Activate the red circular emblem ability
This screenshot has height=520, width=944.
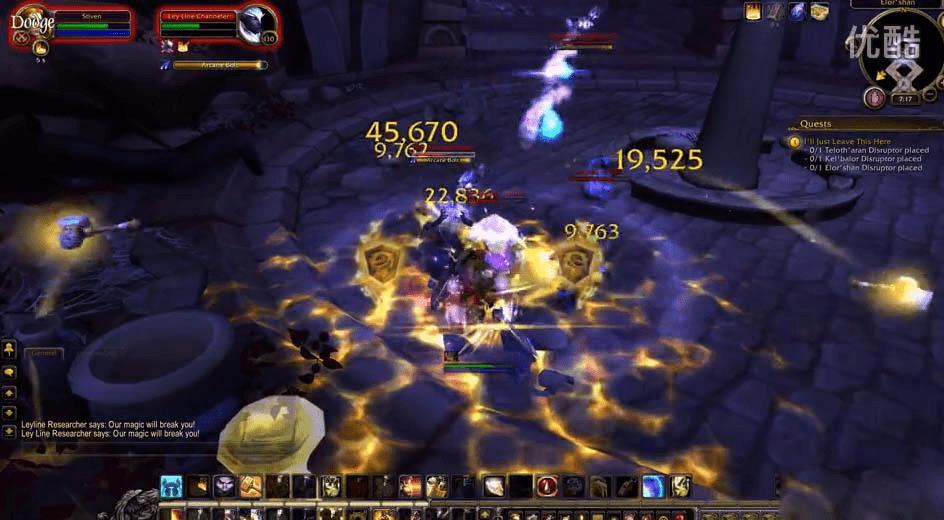click(546, 486)
